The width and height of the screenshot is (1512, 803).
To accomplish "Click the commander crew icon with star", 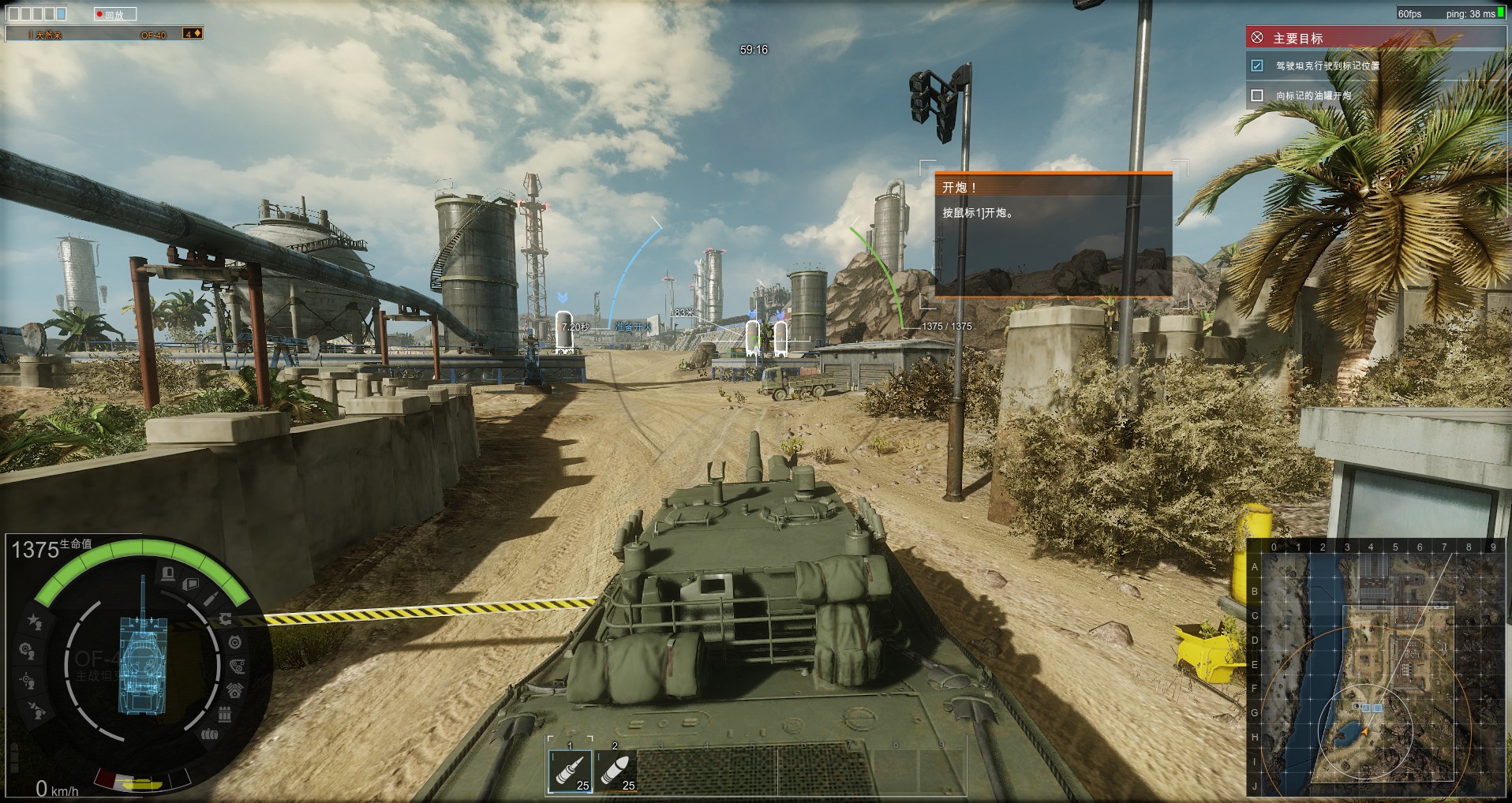I will point(34,622).
